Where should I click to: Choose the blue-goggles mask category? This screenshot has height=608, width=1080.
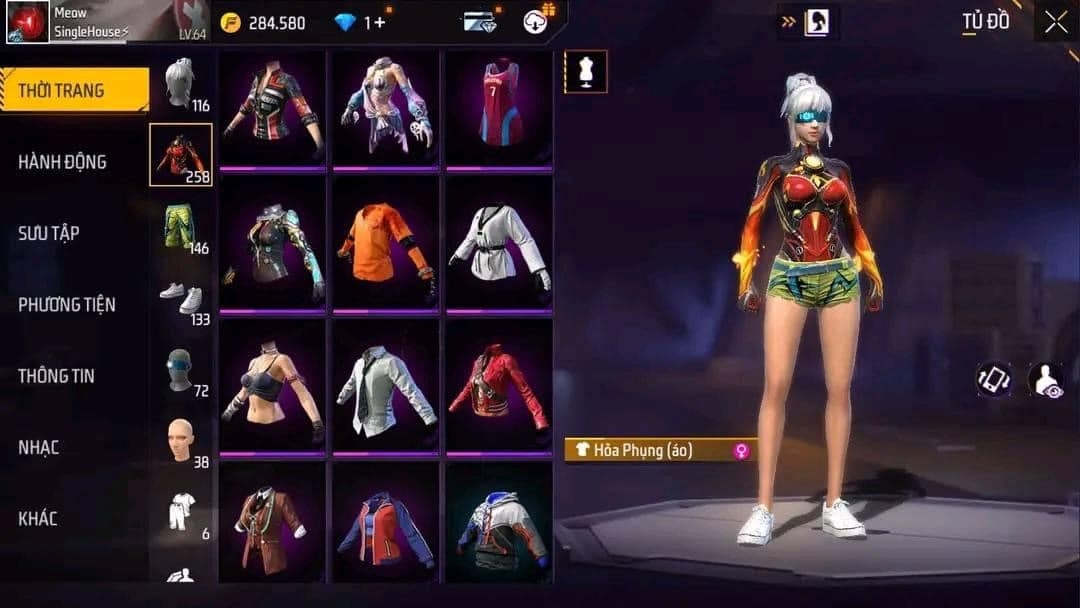pyautogui.click(x=181, y=370)
